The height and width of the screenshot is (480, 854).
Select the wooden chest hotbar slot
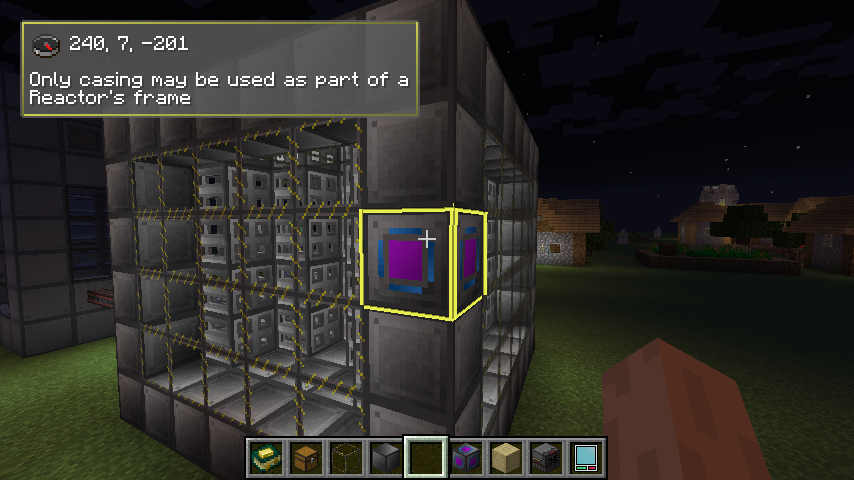click(x=306, y=457)
